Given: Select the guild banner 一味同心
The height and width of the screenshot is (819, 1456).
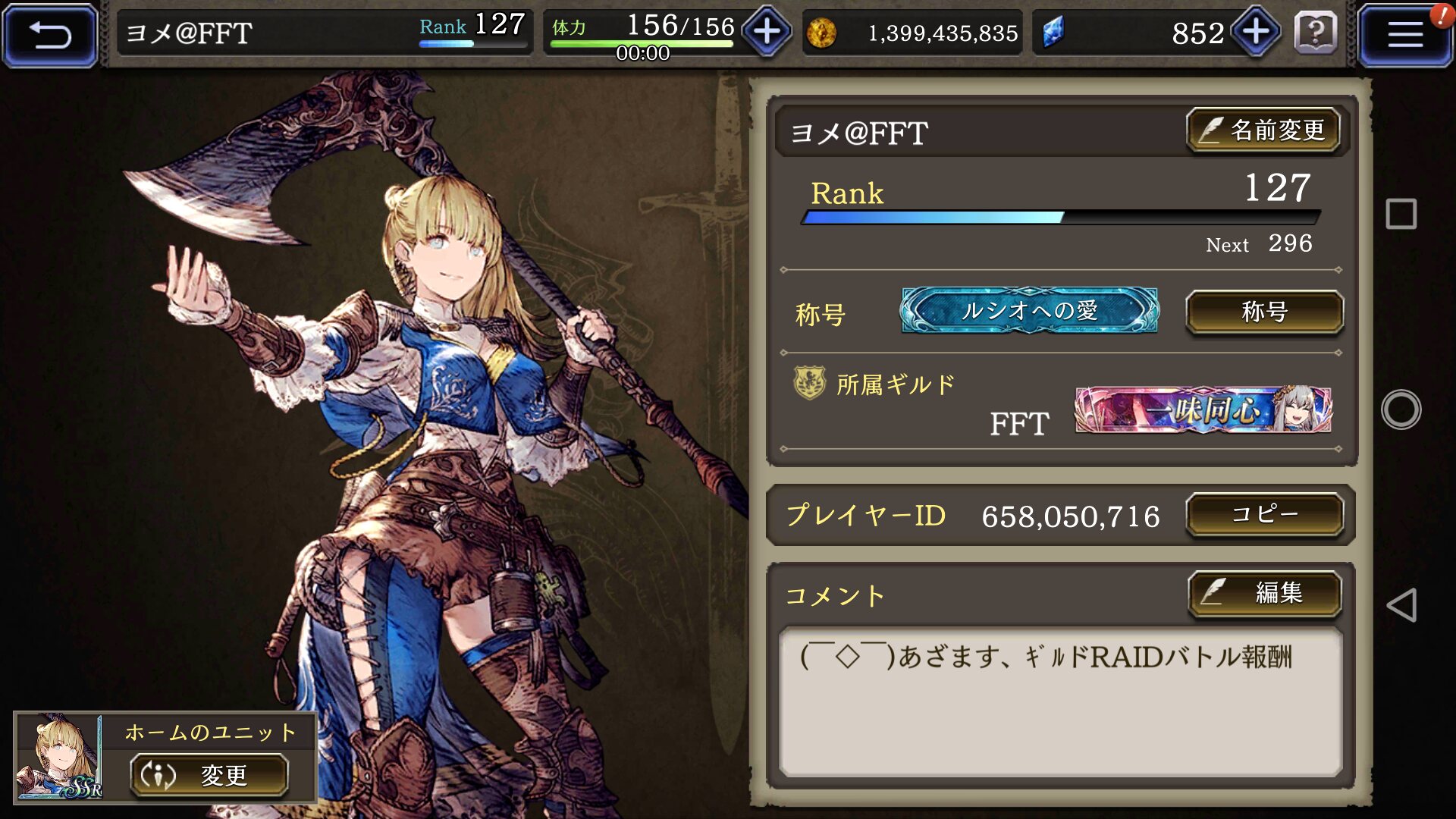Looking at the screenshot, I should click(1203, 410).
